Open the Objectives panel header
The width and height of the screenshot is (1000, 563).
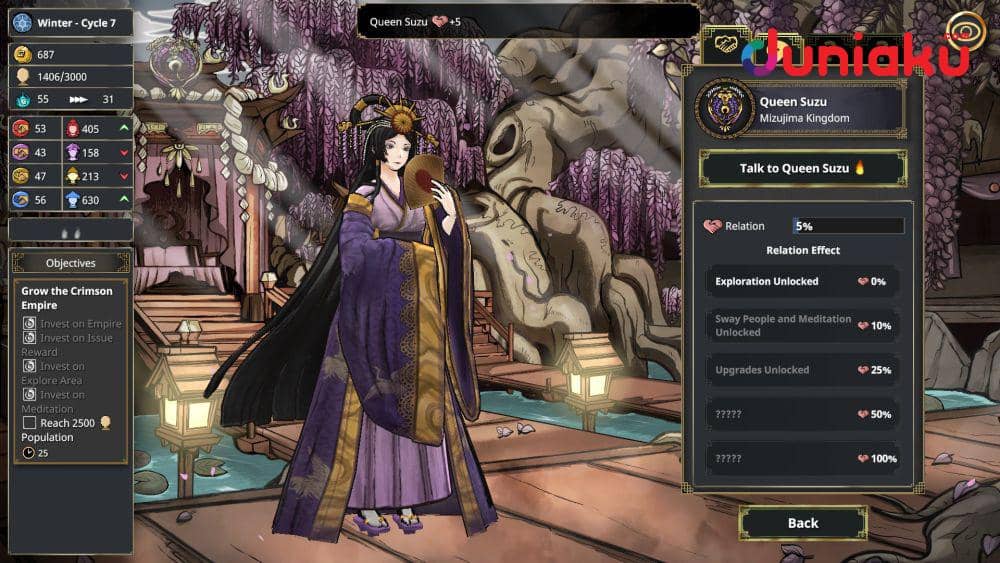pyautogui.click(x=71, y=263)
